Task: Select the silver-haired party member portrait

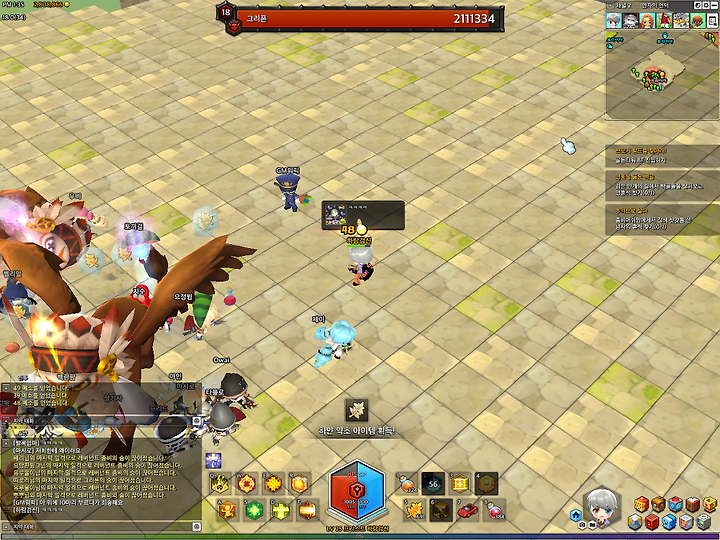Action: [613, 20]
